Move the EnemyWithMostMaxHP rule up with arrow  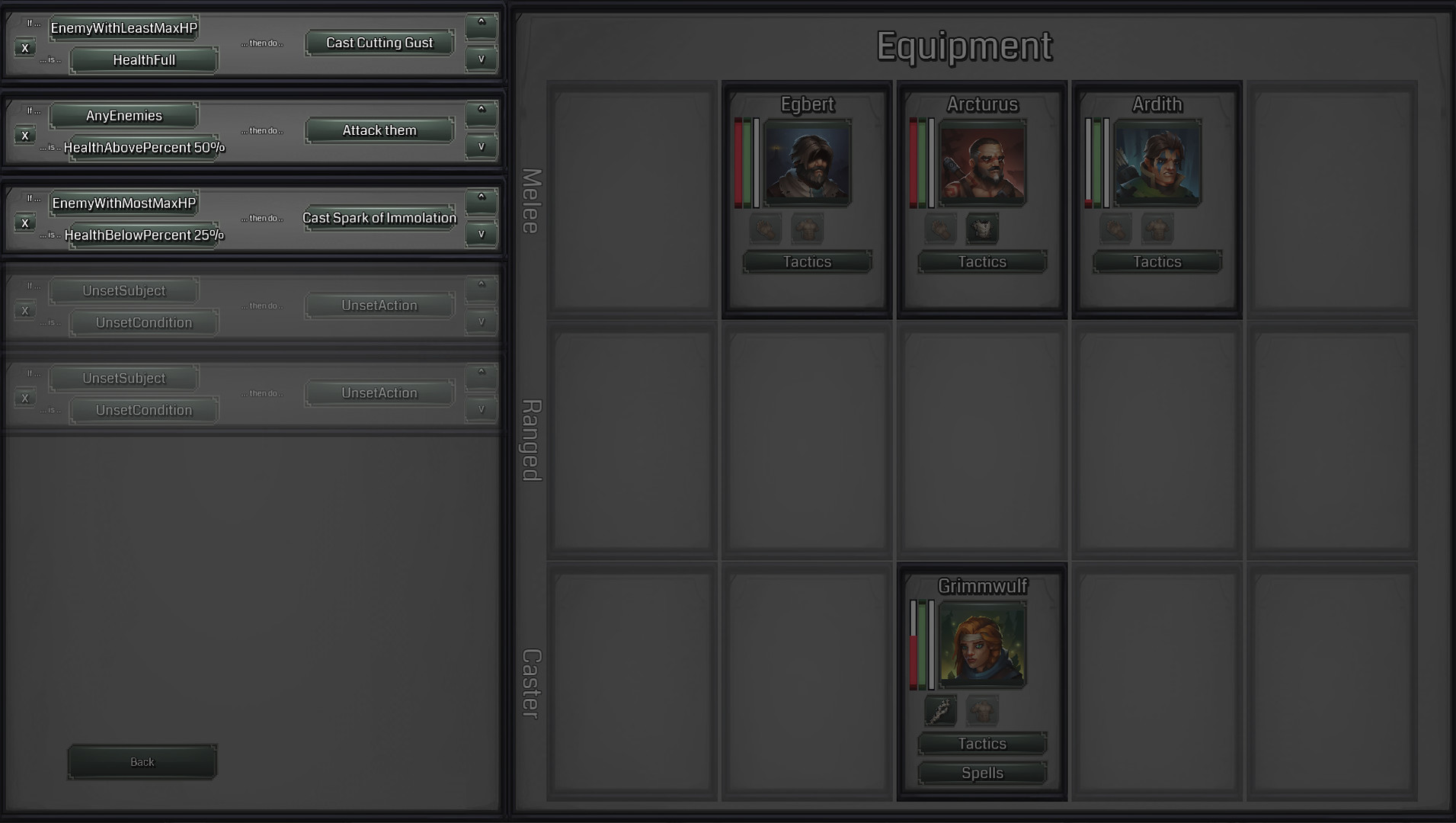point(482,200)
